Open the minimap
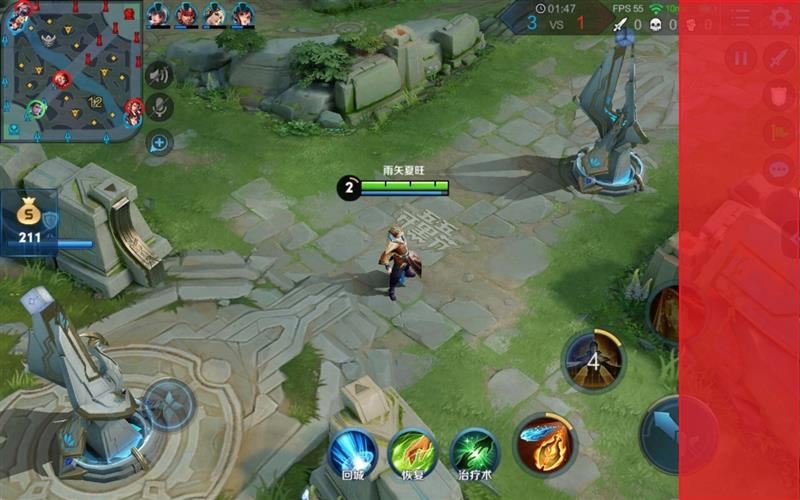 [x=72, y=71]
